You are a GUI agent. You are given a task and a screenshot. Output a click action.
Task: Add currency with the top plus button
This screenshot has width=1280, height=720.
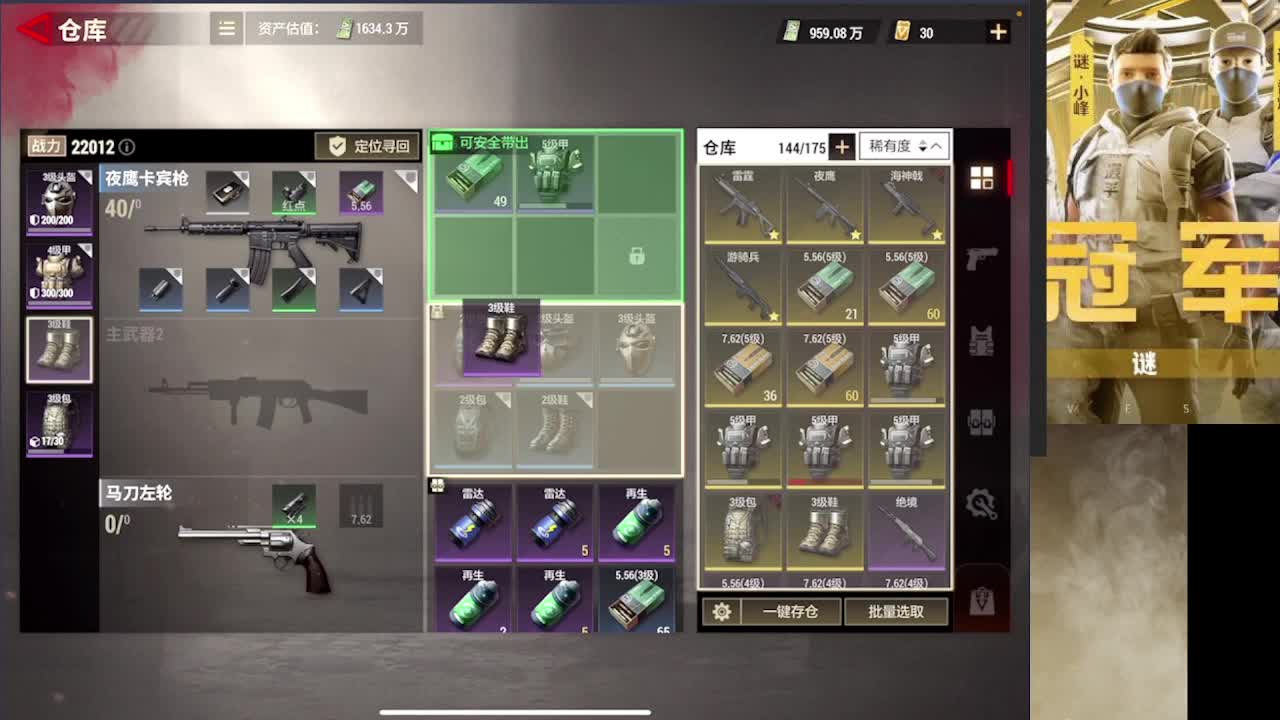[998, 32]
